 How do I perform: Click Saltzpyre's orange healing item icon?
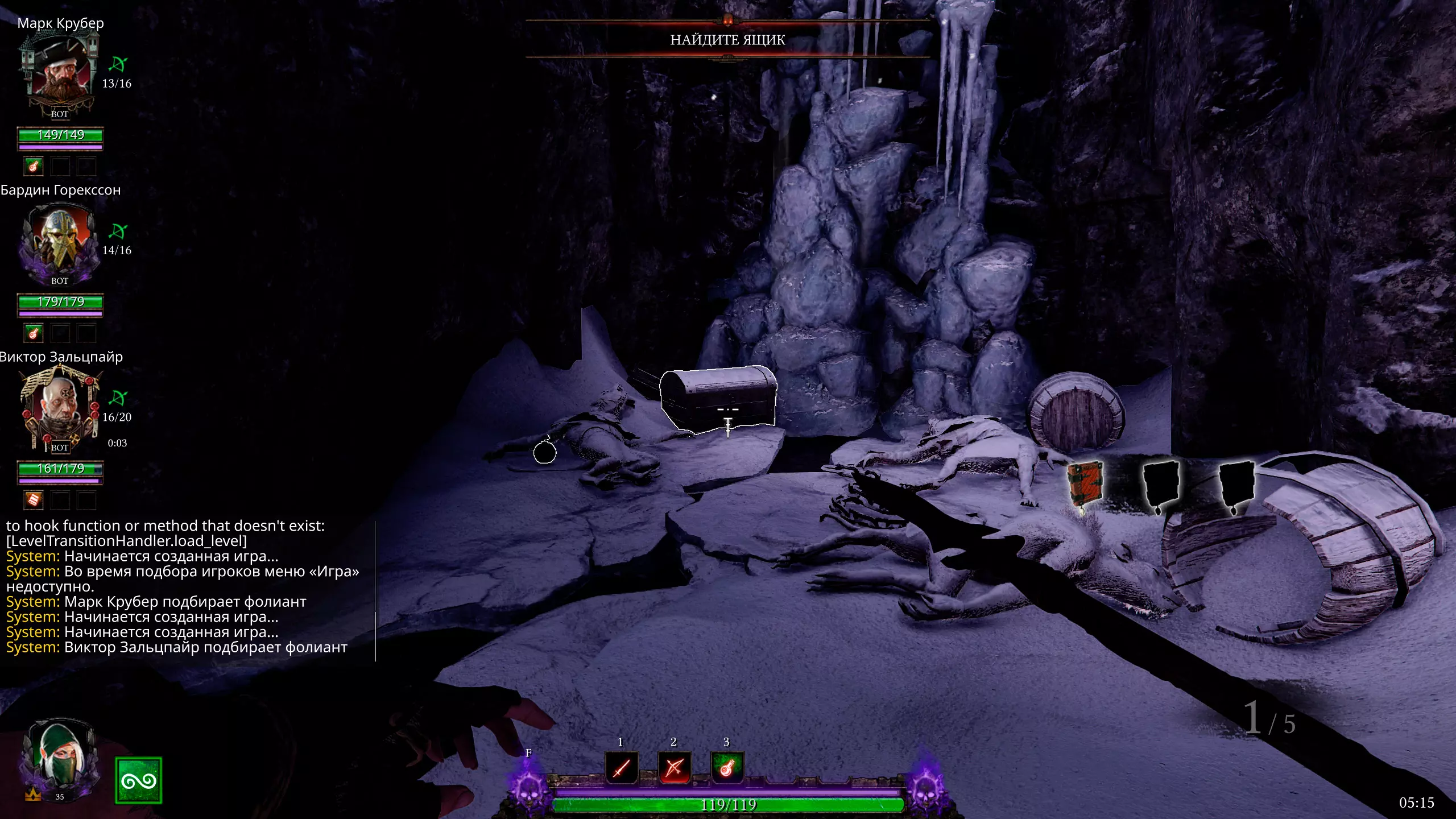point(34,500)
